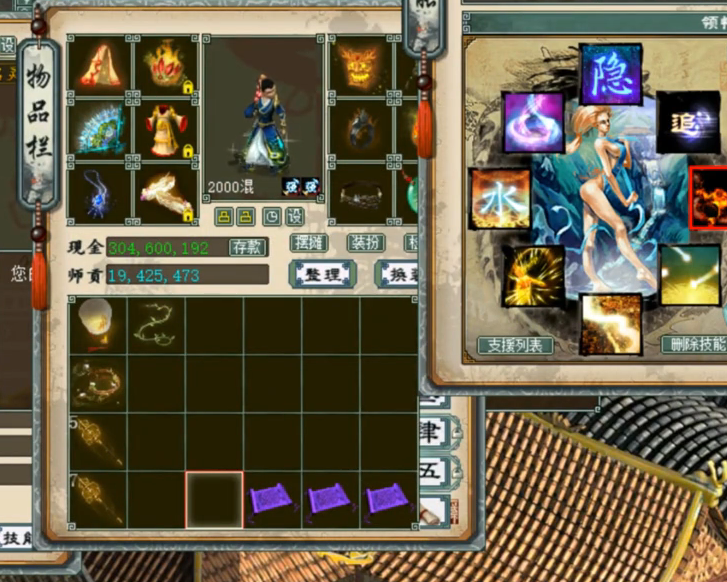Select the dark ring equipment slot
Screen dimensions: 727x582
click(360, 193)
